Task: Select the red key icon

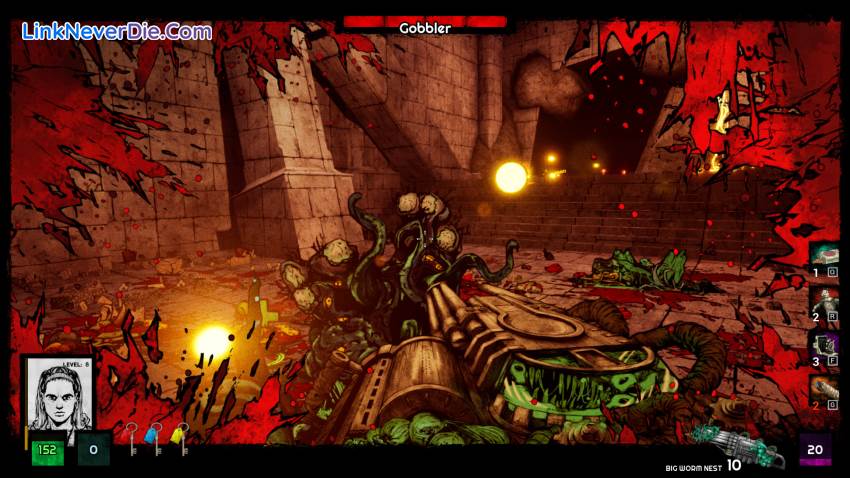Action: click(131, 437)
